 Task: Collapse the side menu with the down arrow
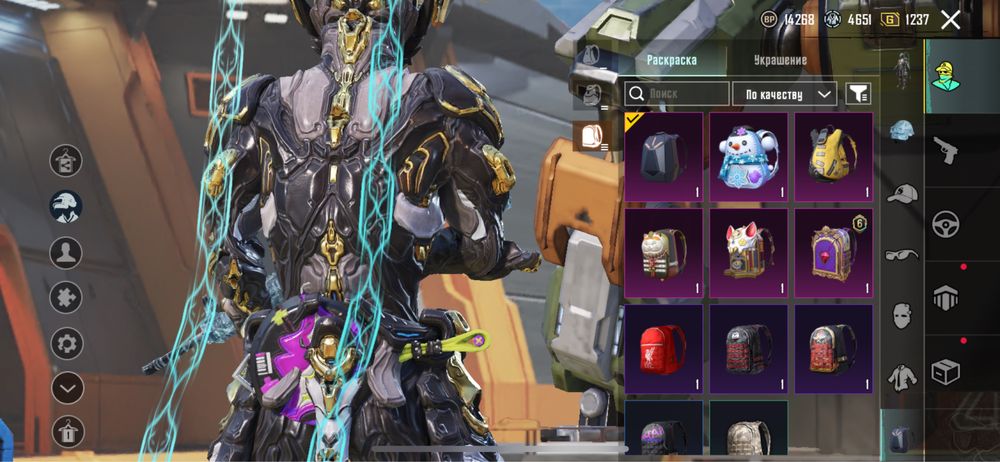[67, 387]
